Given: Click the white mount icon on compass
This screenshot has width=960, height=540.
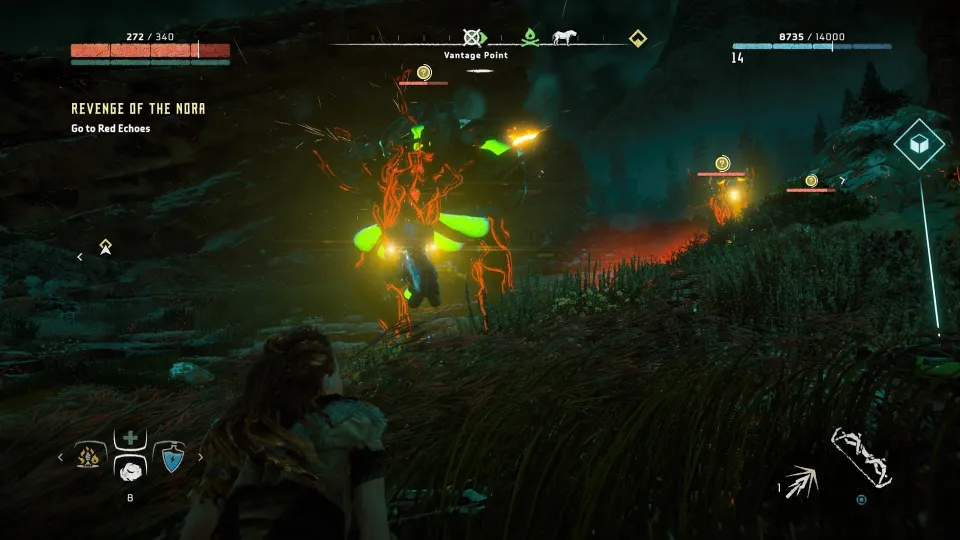Looking at the screenshot, I should tap(565, 38).
